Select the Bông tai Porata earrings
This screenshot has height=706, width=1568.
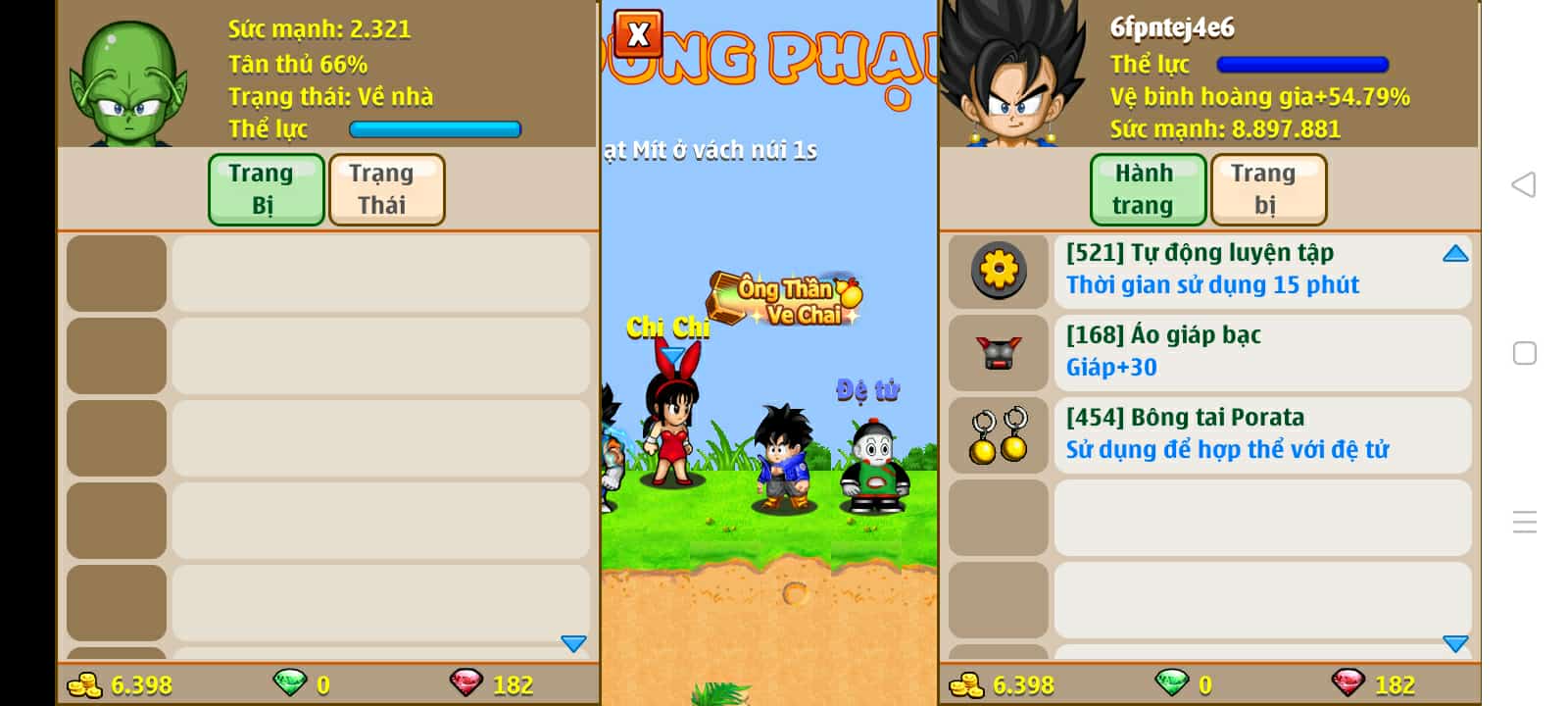tap(1212, 433)
